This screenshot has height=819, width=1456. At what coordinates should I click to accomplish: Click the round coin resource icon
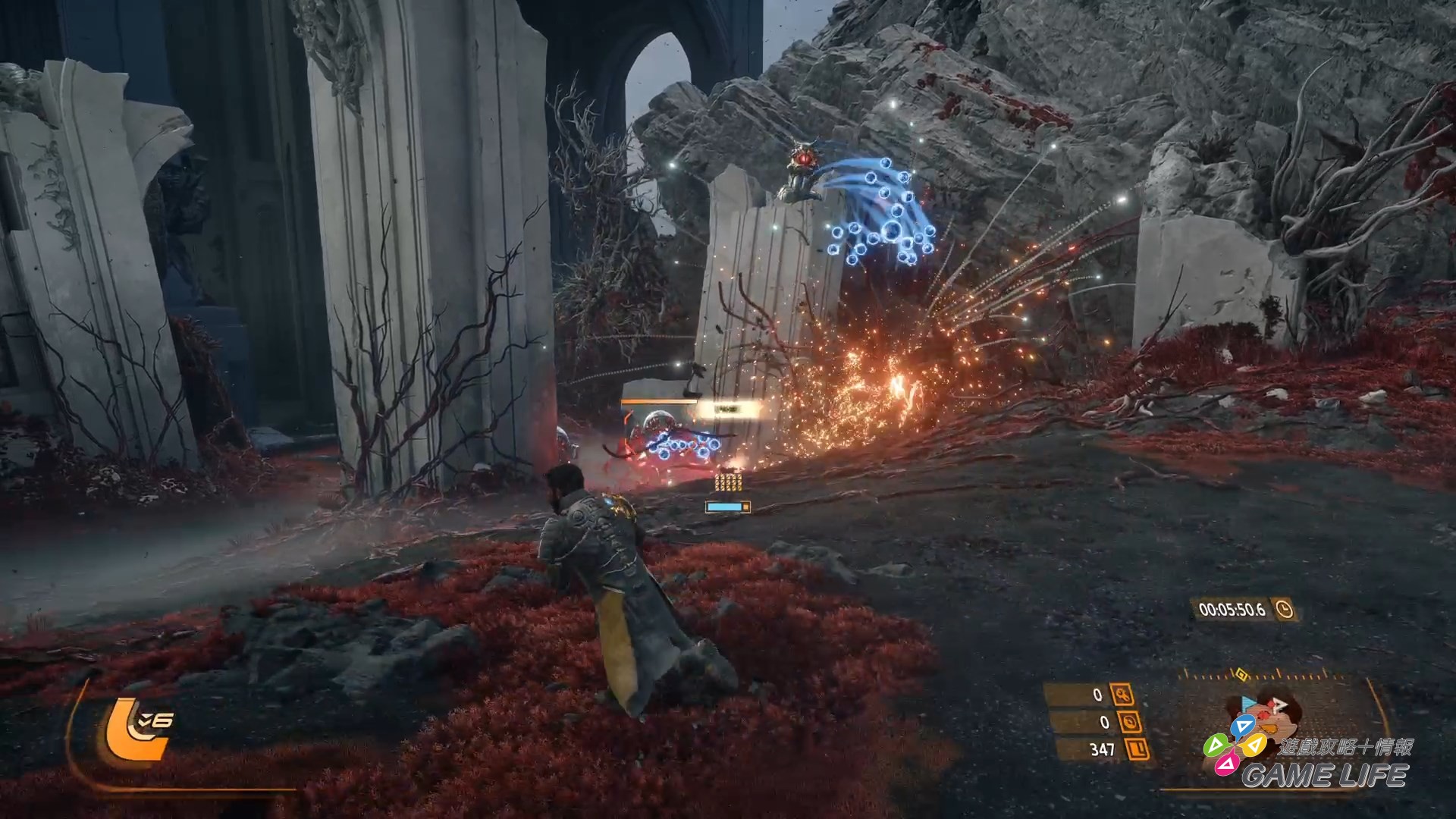(x=1129, y=722)
